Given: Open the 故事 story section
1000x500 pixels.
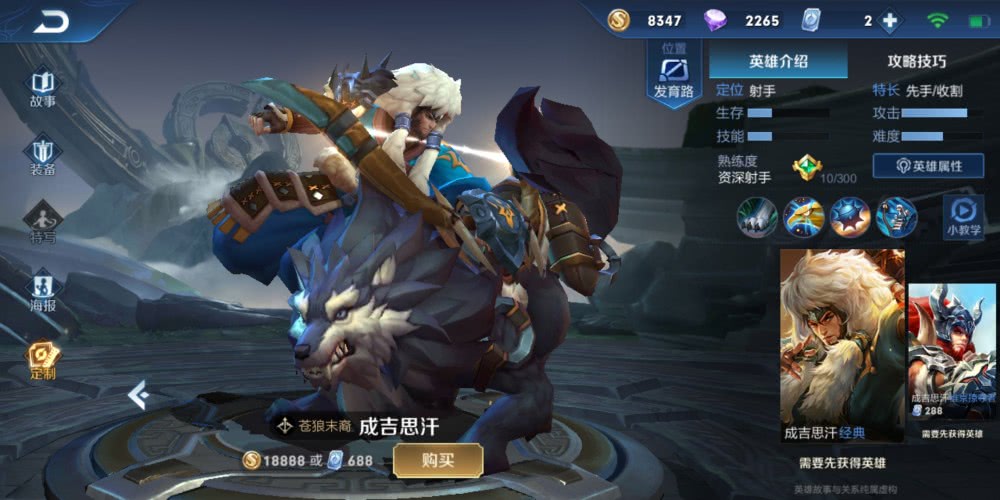Looking at the screenshot, I should [42, 87].
